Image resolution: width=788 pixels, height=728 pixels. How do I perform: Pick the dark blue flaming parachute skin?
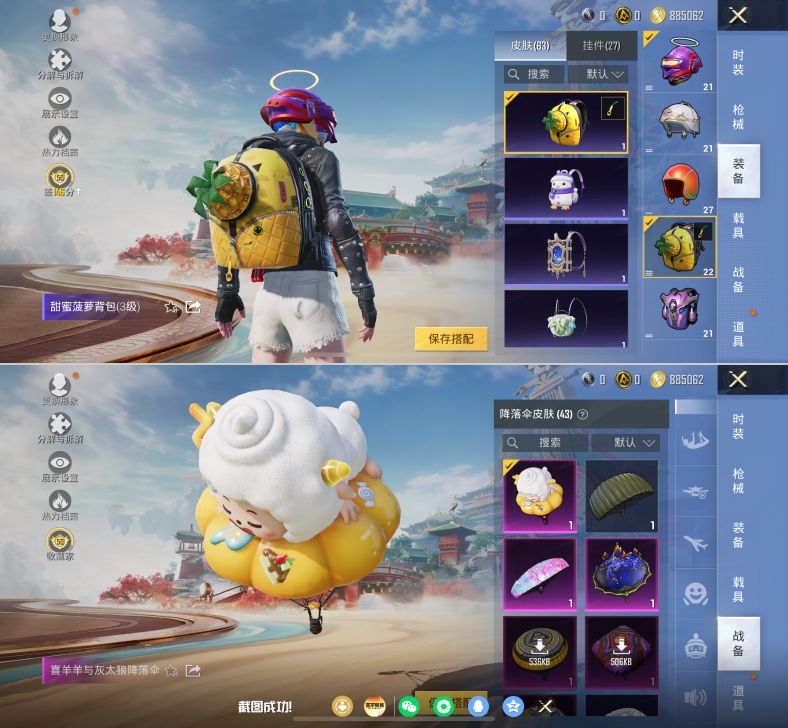tap(621, 573)
